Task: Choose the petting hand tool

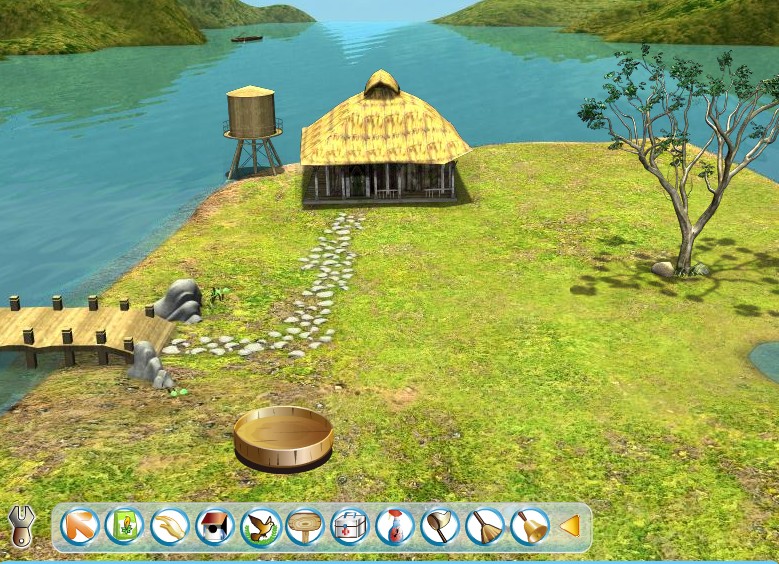Action: [x=170, y=526]
